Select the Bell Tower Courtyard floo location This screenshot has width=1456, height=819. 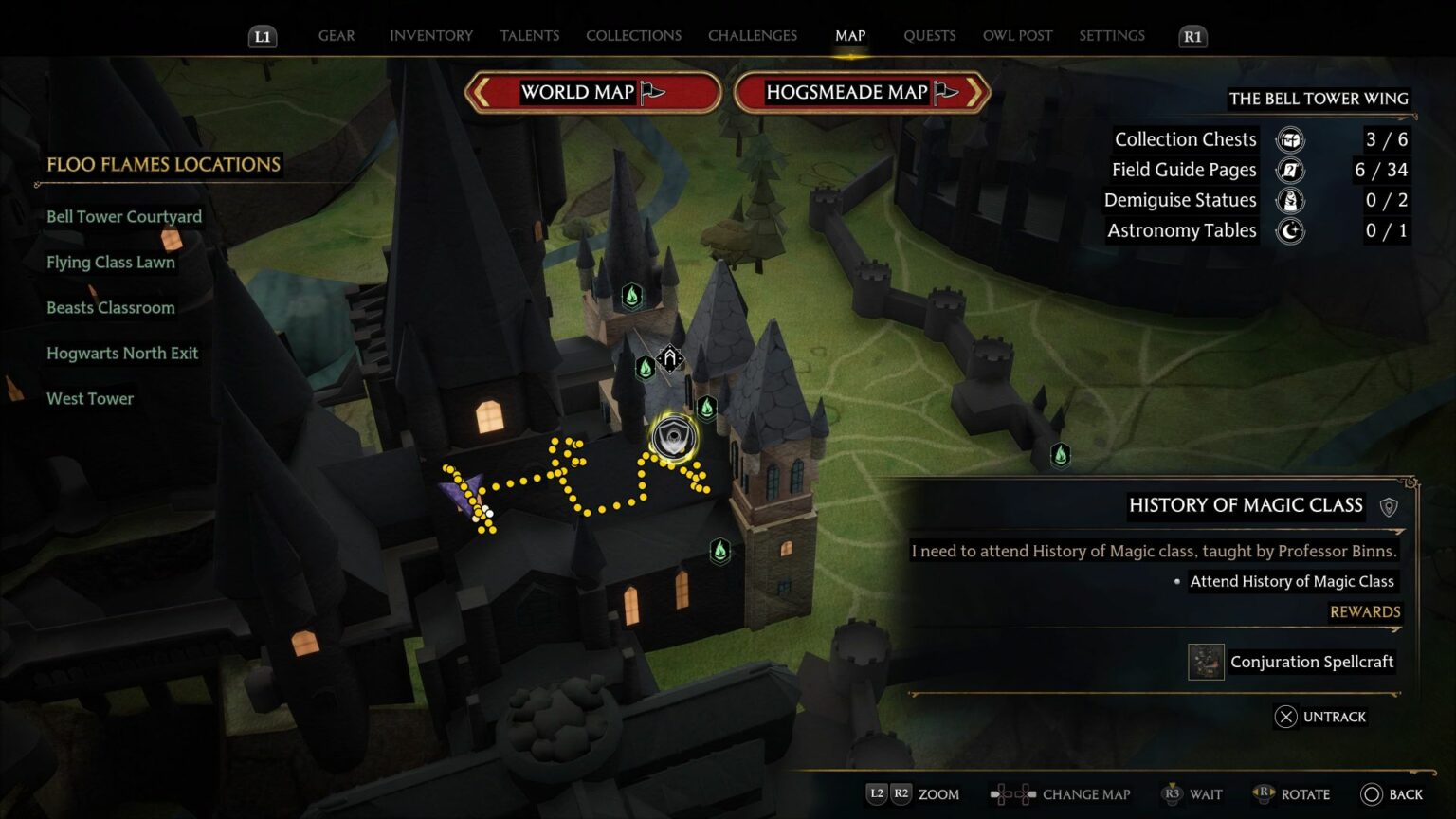coord(124,216)
